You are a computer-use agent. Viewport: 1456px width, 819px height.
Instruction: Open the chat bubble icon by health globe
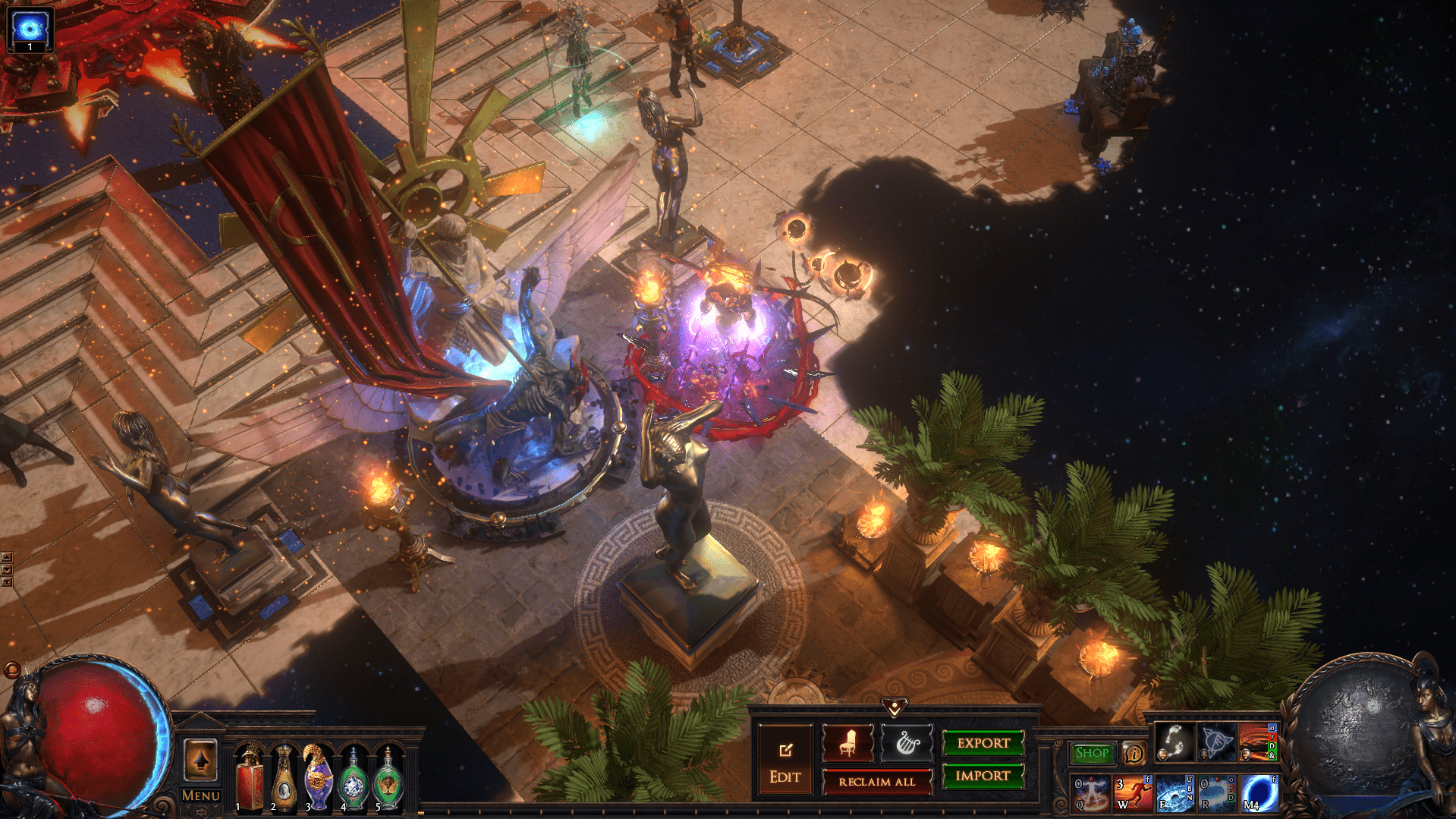12,669
